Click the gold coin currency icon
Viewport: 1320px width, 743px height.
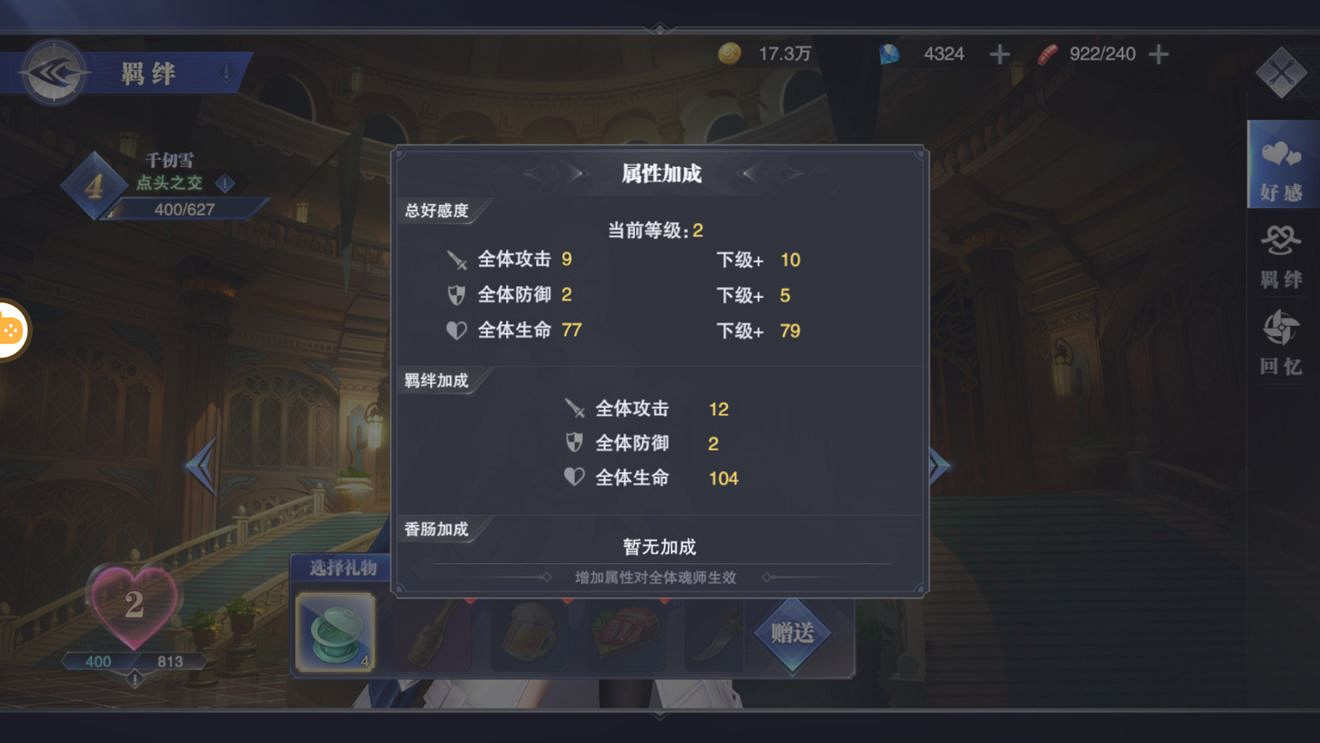click(x=728, y=54)
